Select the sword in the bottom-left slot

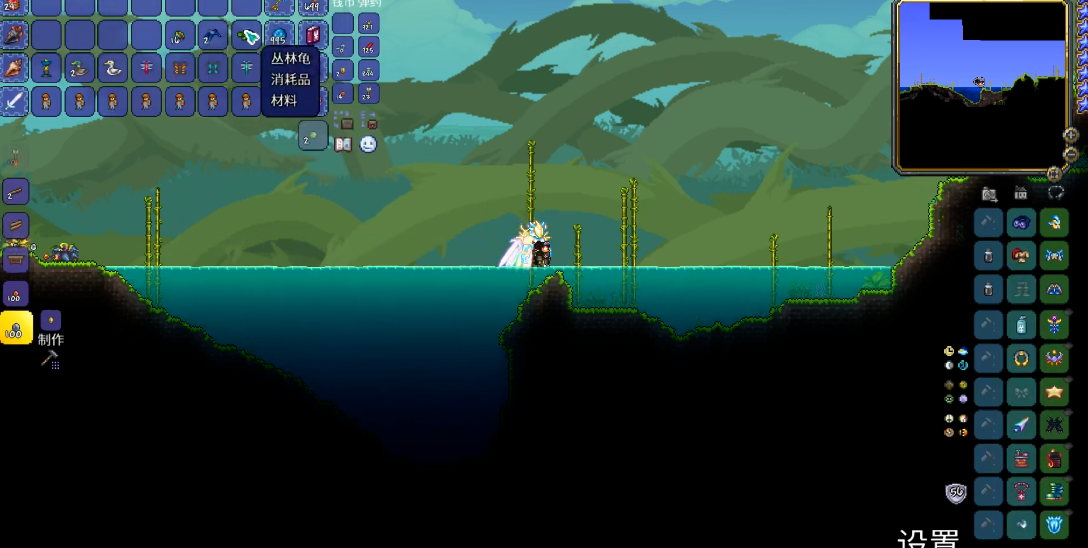14,101
